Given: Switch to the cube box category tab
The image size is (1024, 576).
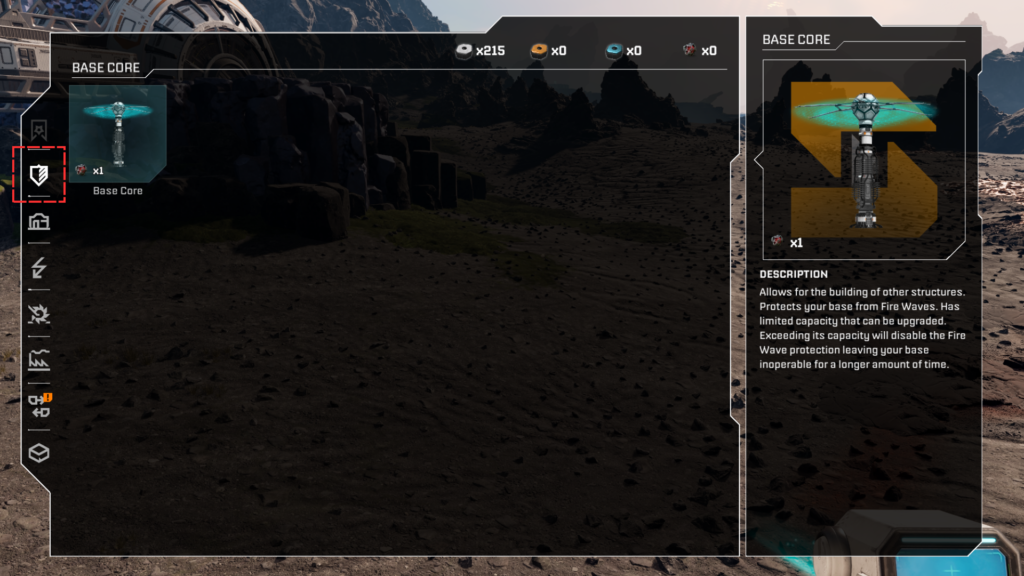Looking at the screenshot, I should click(39, 453).
